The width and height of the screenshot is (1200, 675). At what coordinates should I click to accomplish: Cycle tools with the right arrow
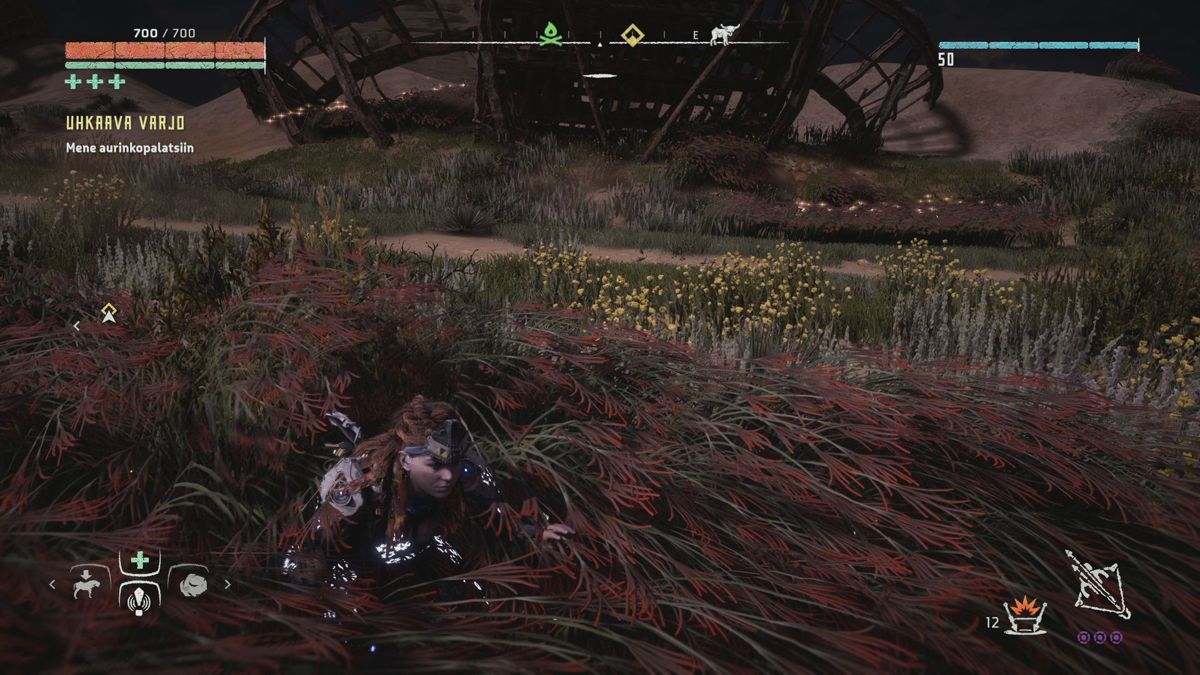click(228, 585)
